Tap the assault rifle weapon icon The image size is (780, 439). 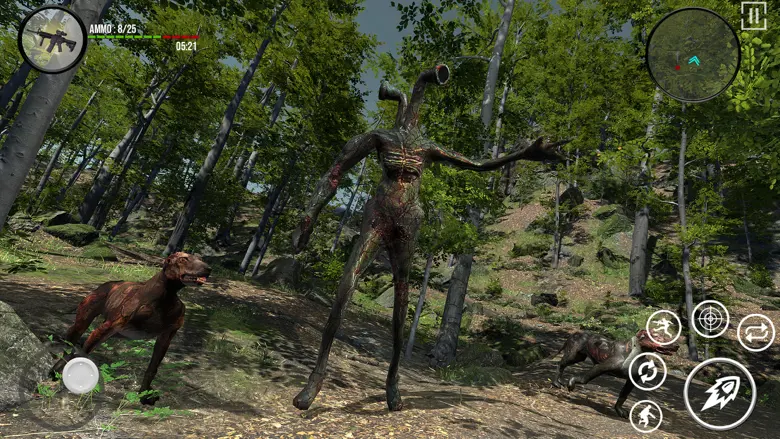(52, 40)
